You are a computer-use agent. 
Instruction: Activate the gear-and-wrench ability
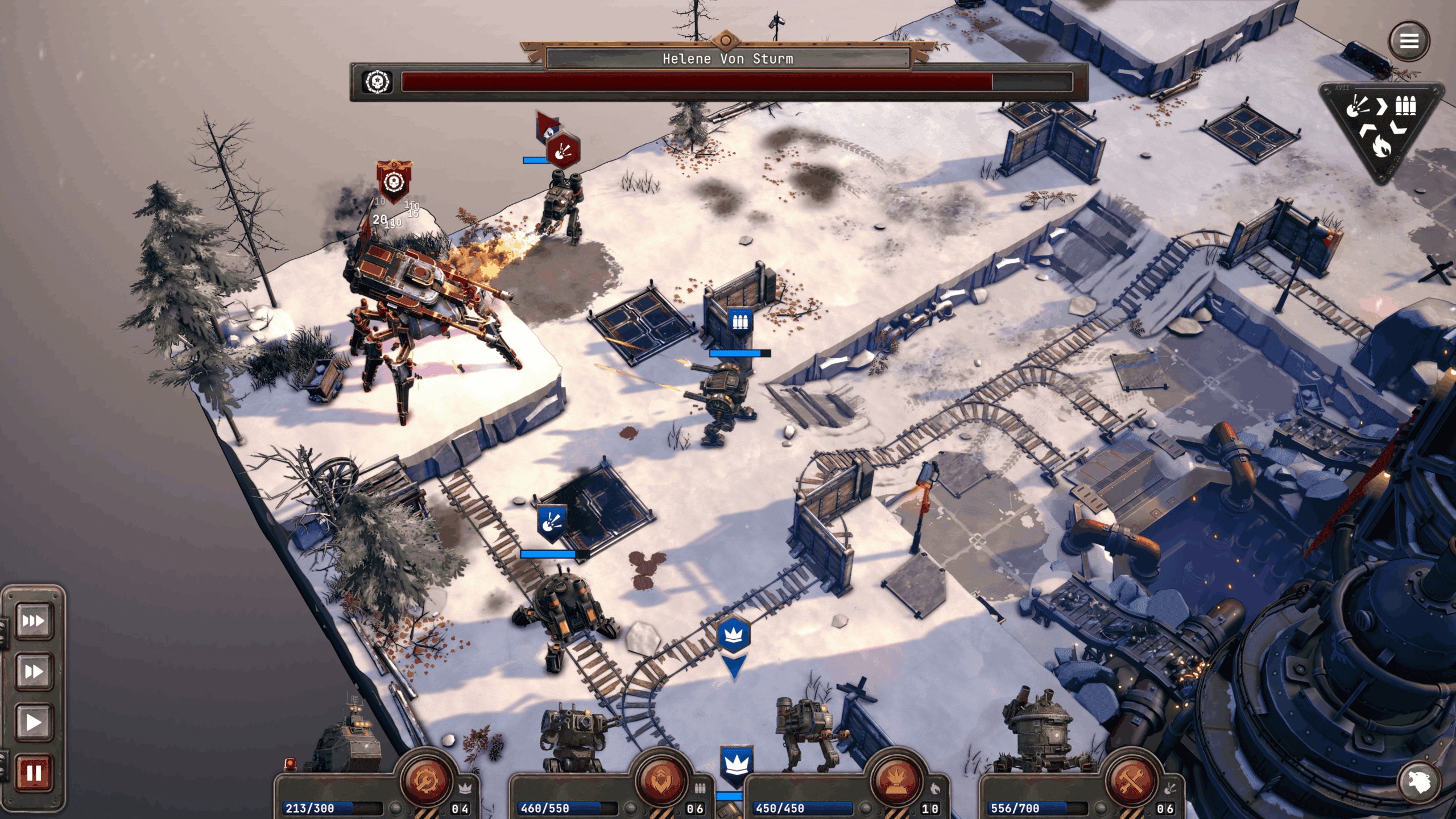click(425, 781)
